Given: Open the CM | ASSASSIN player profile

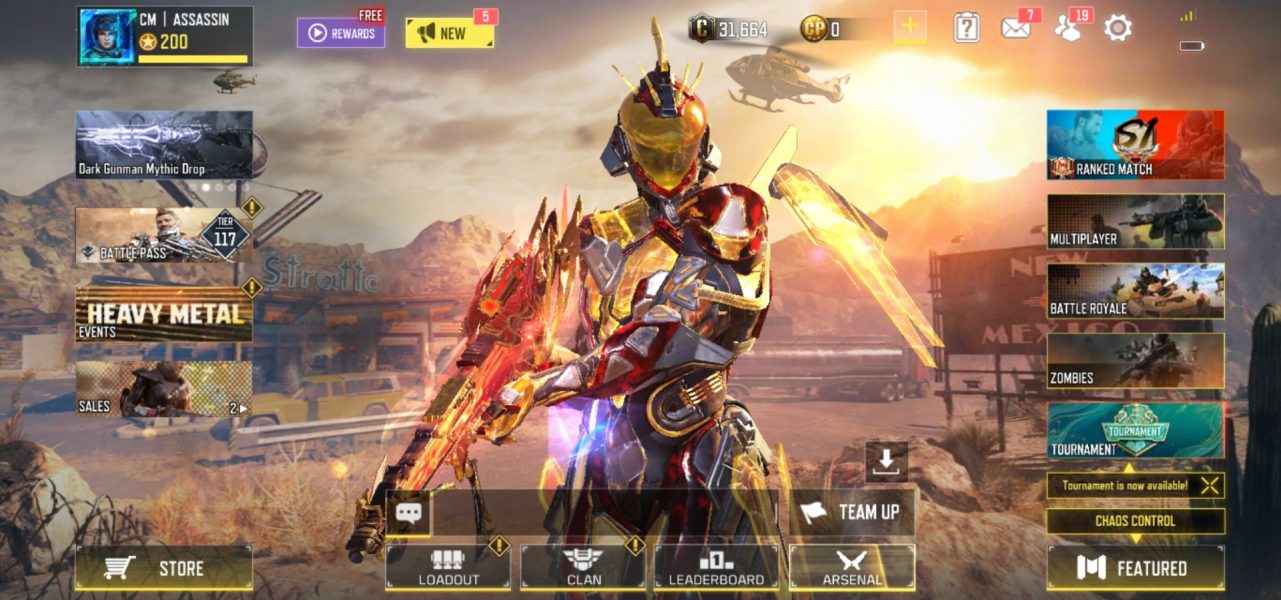Looking at the screenshot, I should click(x=164, y=36).
